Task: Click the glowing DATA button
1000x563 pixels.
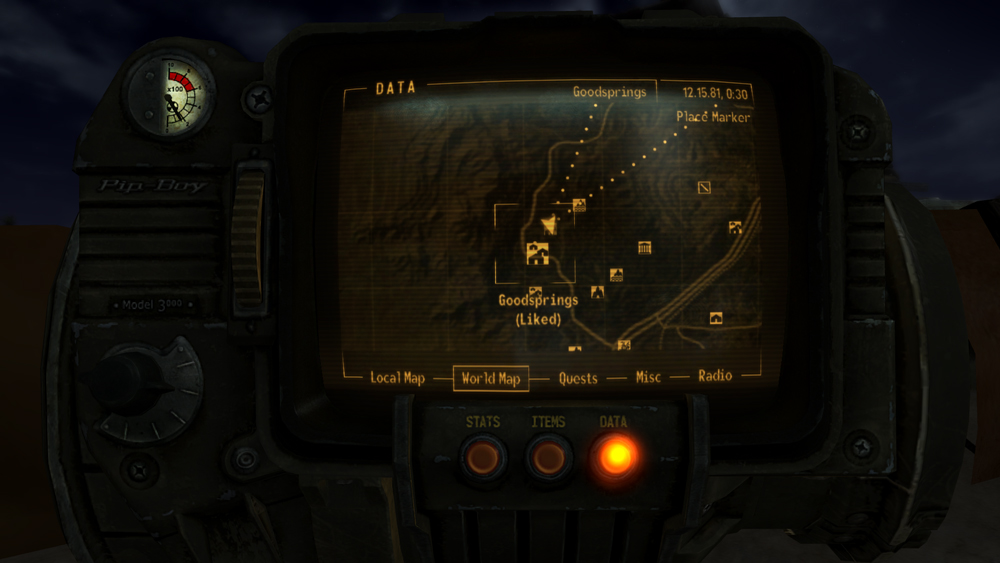Action: tap(614, 456)
